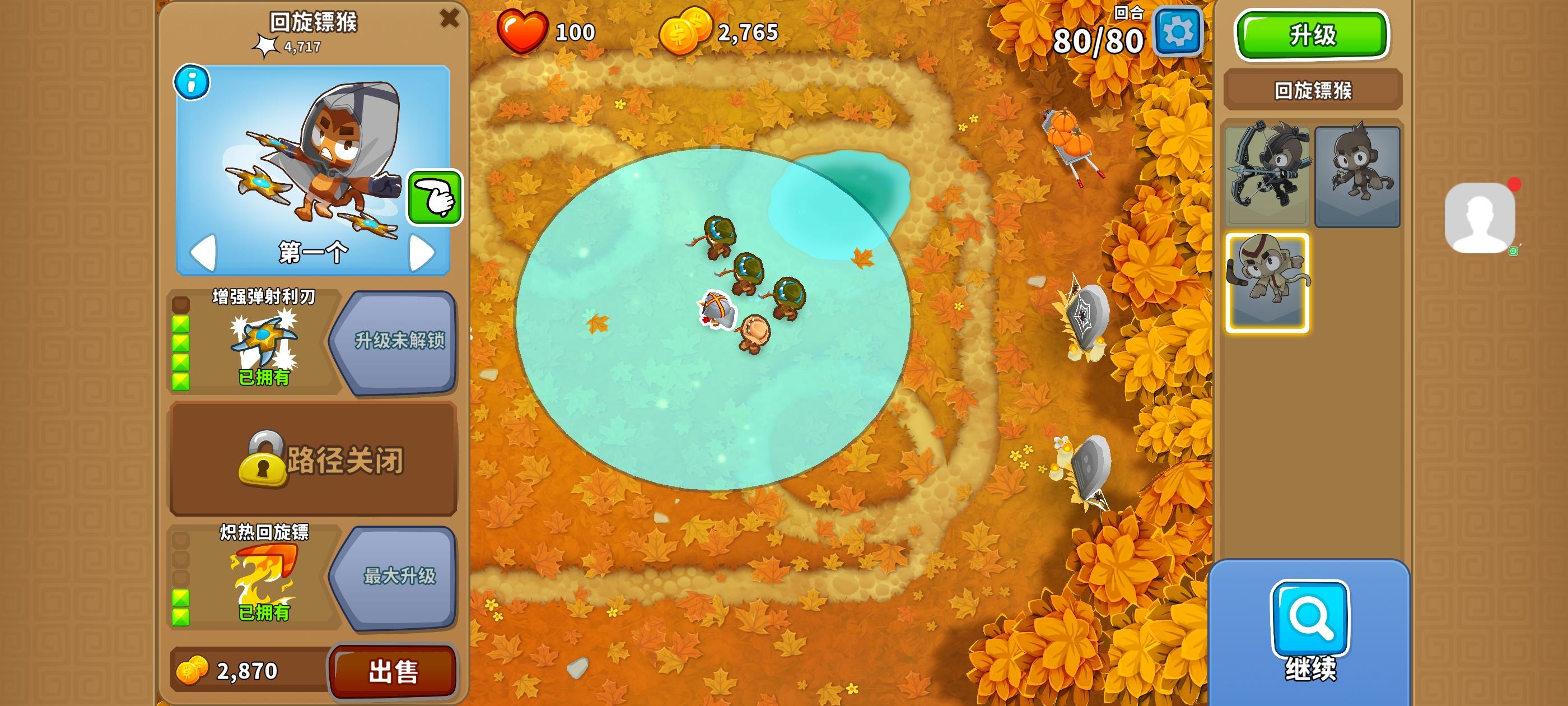Select the dart monkey thumbnail in right panel
This screenshot has height=706, width=1568.
point(1359,175)
